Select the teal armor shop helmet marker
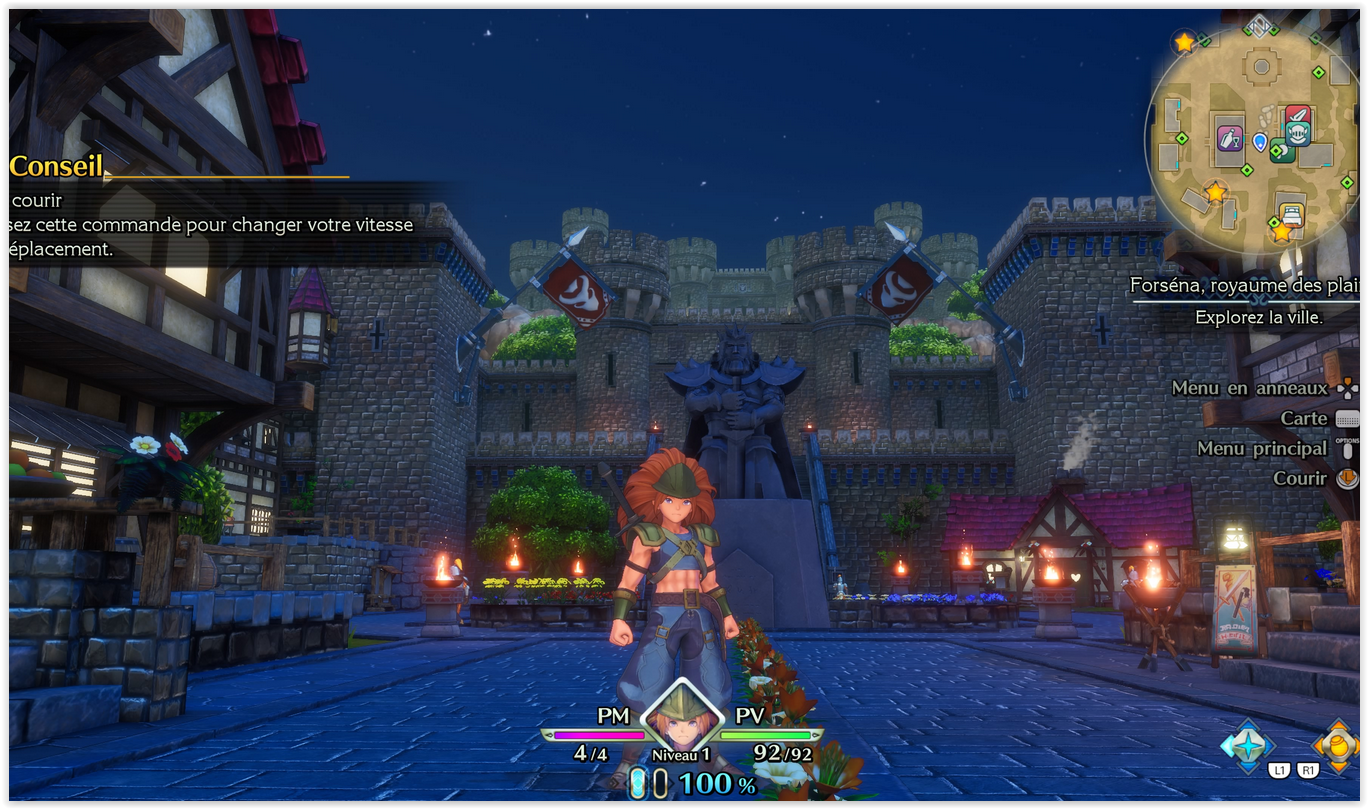The image size is (1368, 809). coord(1297,134)
